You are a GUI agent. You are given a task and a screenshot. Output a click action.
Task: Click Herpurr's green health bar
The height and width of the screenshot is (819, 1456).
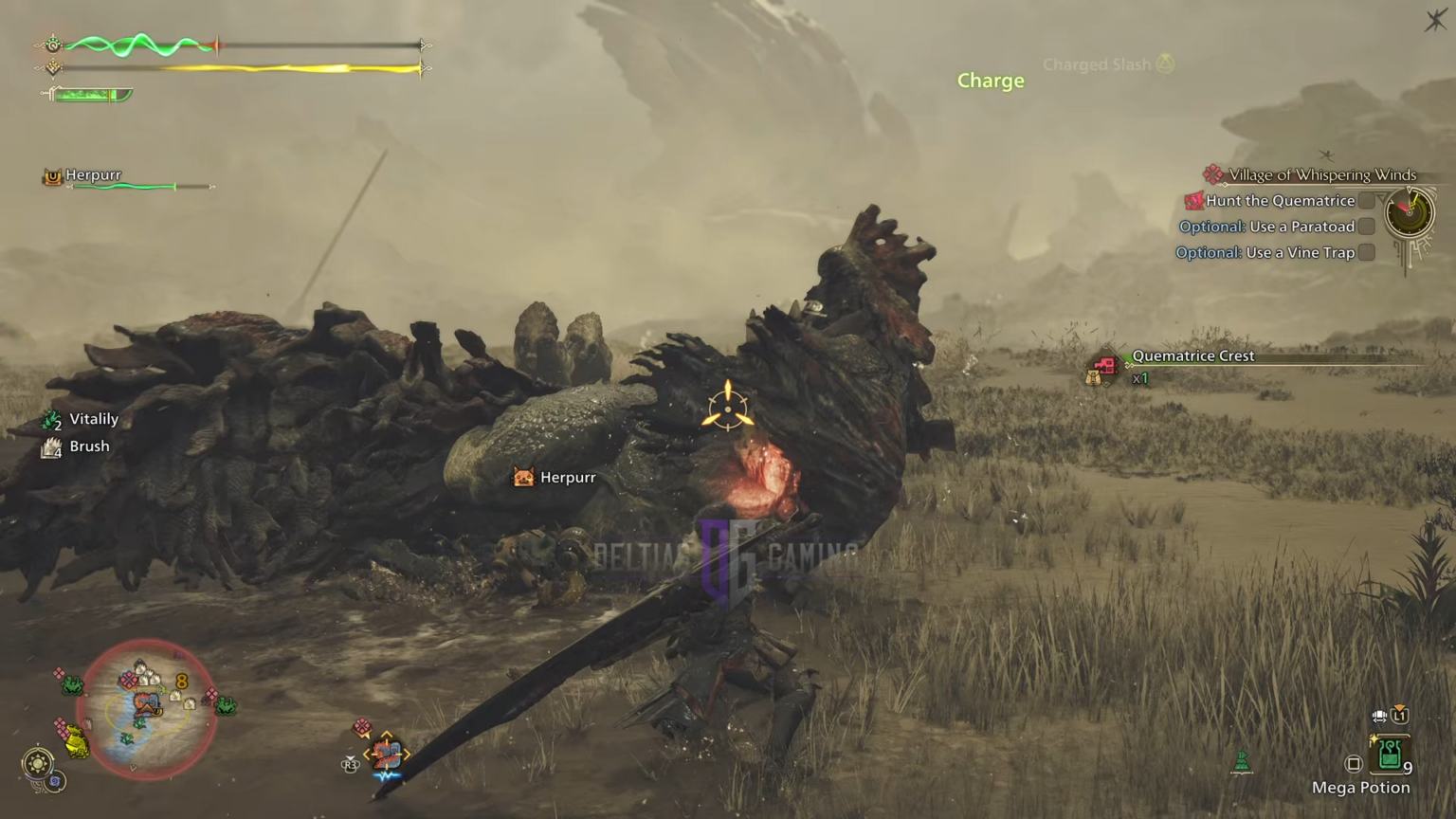[x=121, y=186]
